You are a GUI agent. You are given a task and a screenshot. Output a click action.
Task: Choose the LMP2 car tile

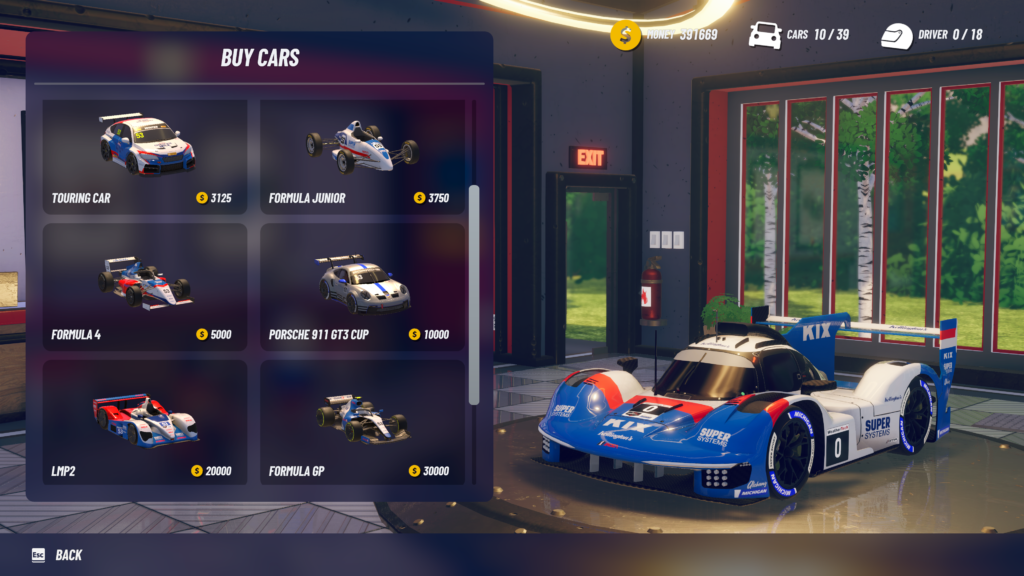[x=145, y=422]
